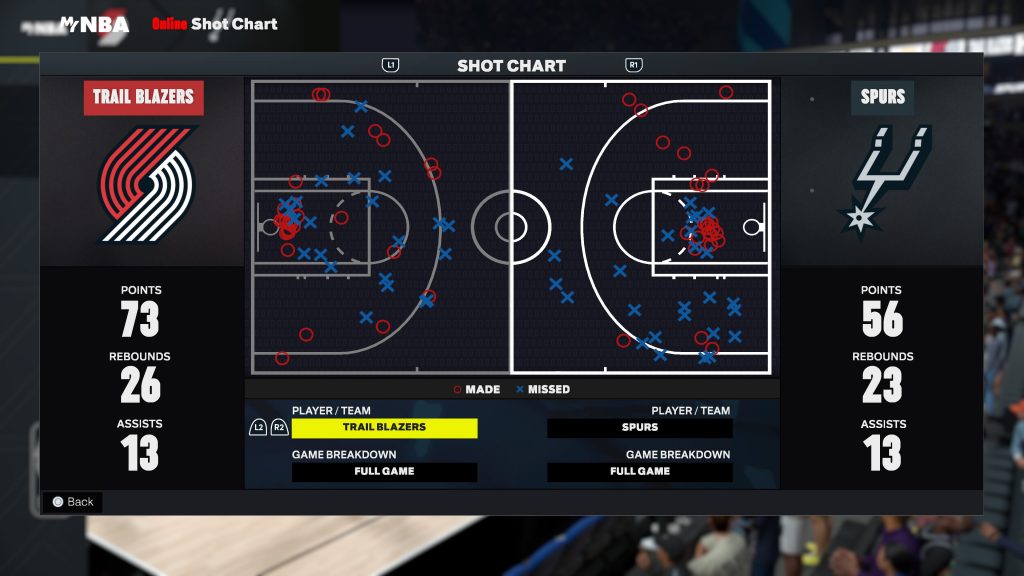Change the Full Game breakdown below Spurs
The height and width of the screenshot is (576, 1024).
coord(639,471)
